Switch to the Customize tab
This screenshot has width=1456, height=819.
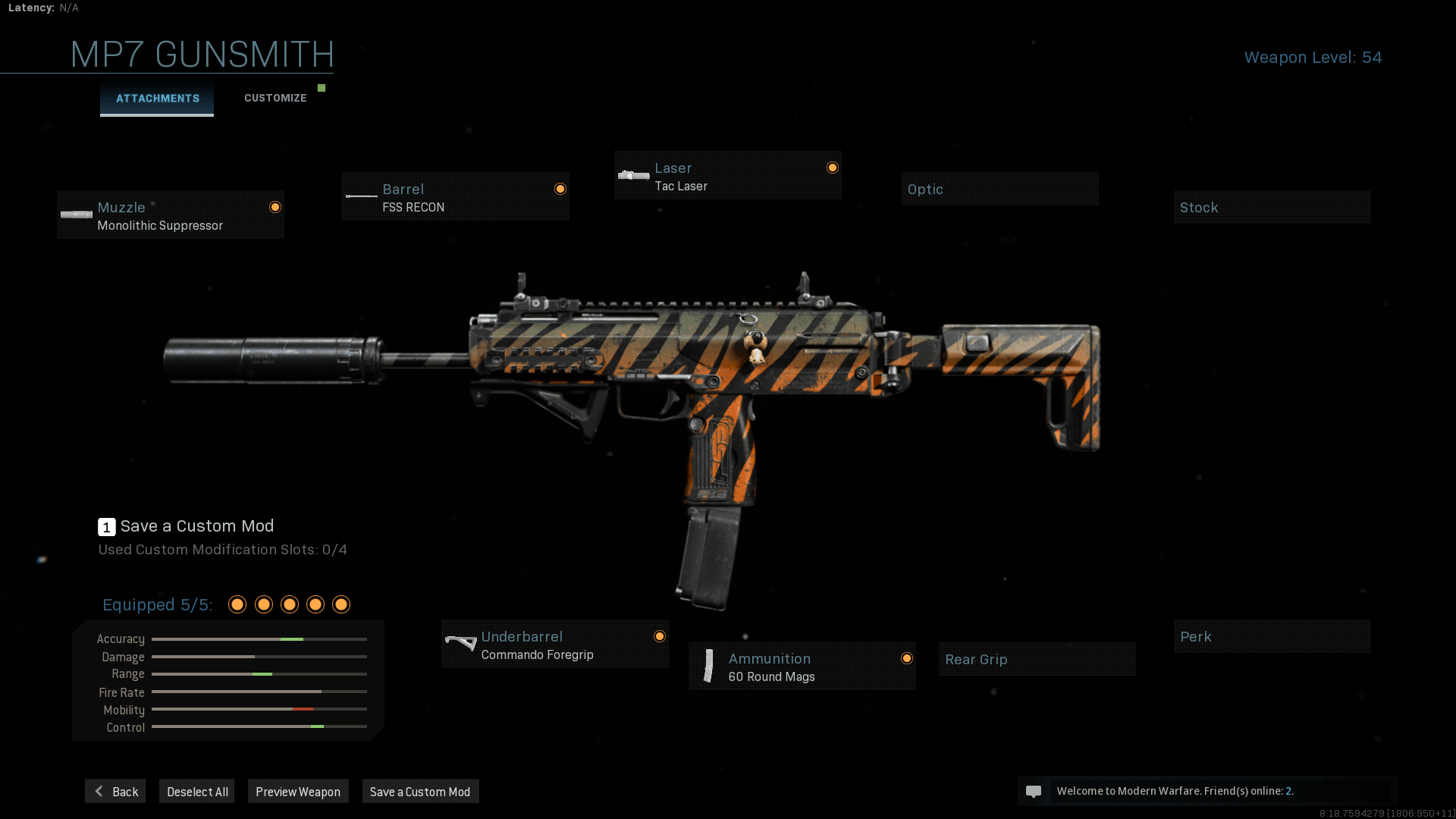(x=275, y=98)
